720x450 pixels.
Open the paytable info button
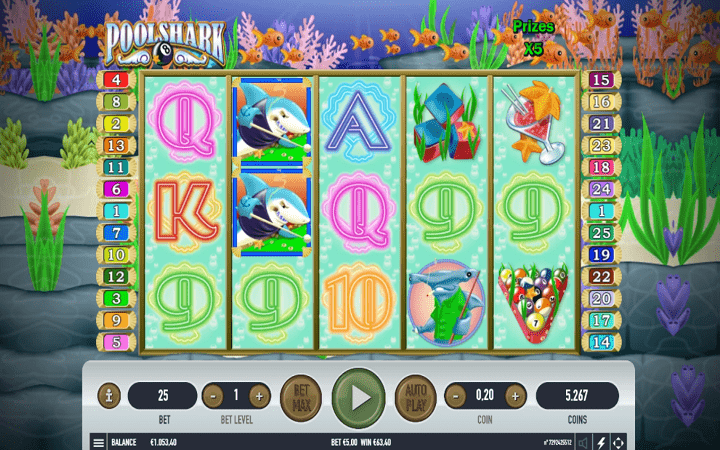[109, 395]
